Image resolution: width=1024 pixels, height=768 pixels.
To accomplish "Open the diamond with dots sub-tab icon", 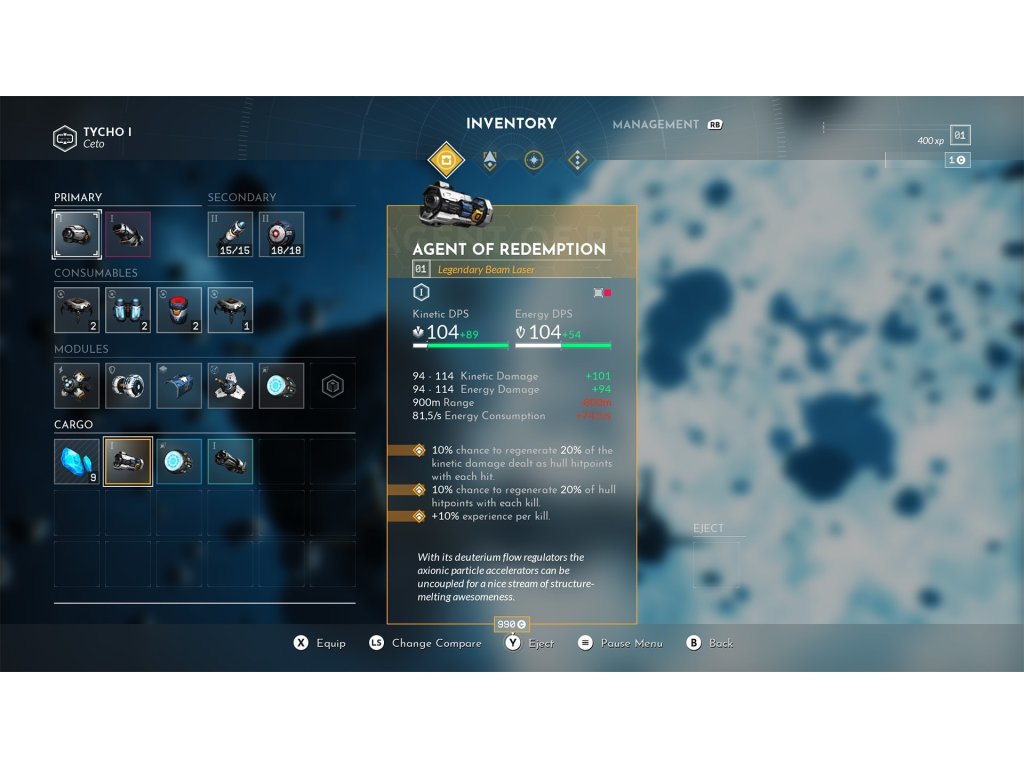I will pos(577,160).
